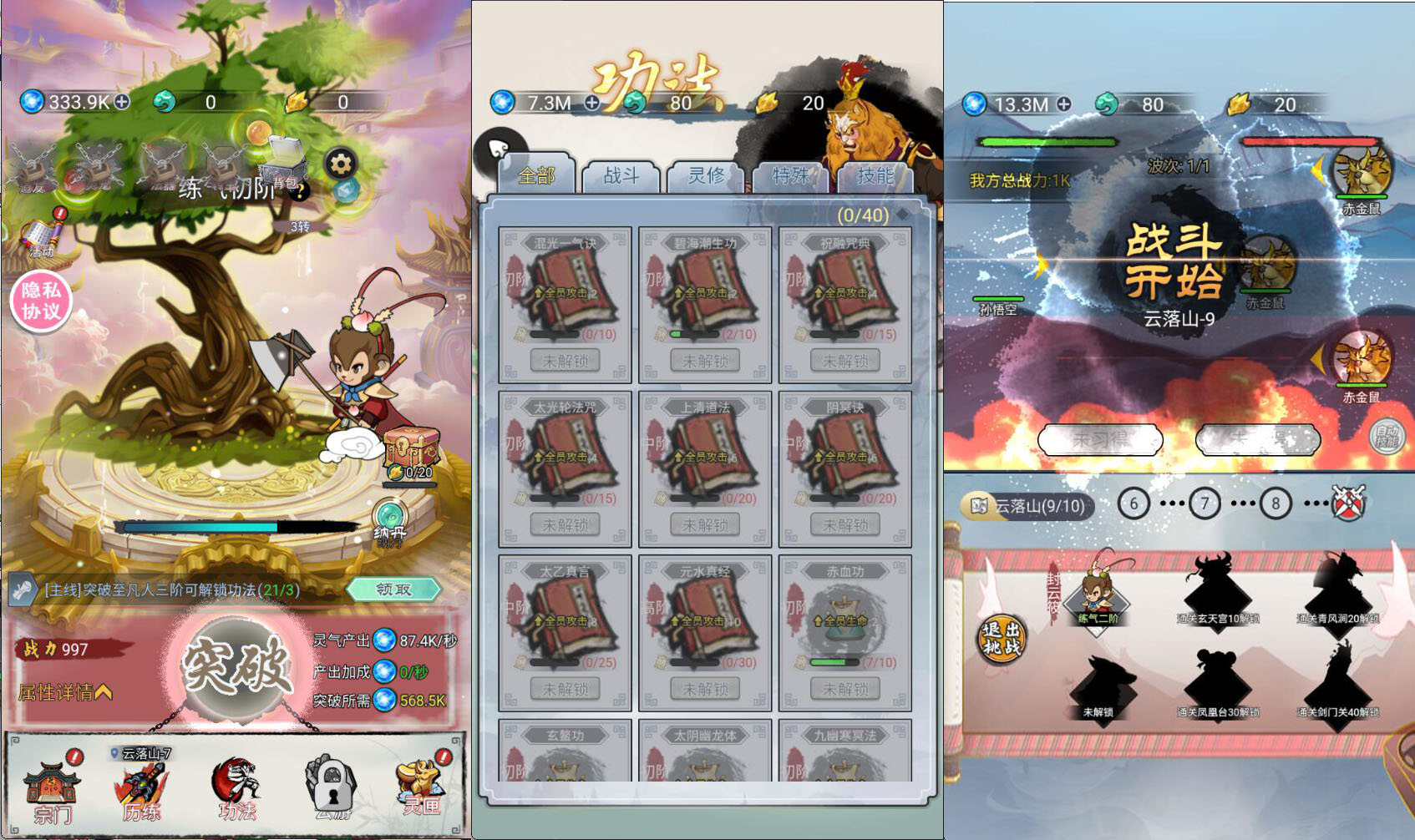
Task: Exit the challenge with 退出挑战
Action: click(x=1002, y=639)
